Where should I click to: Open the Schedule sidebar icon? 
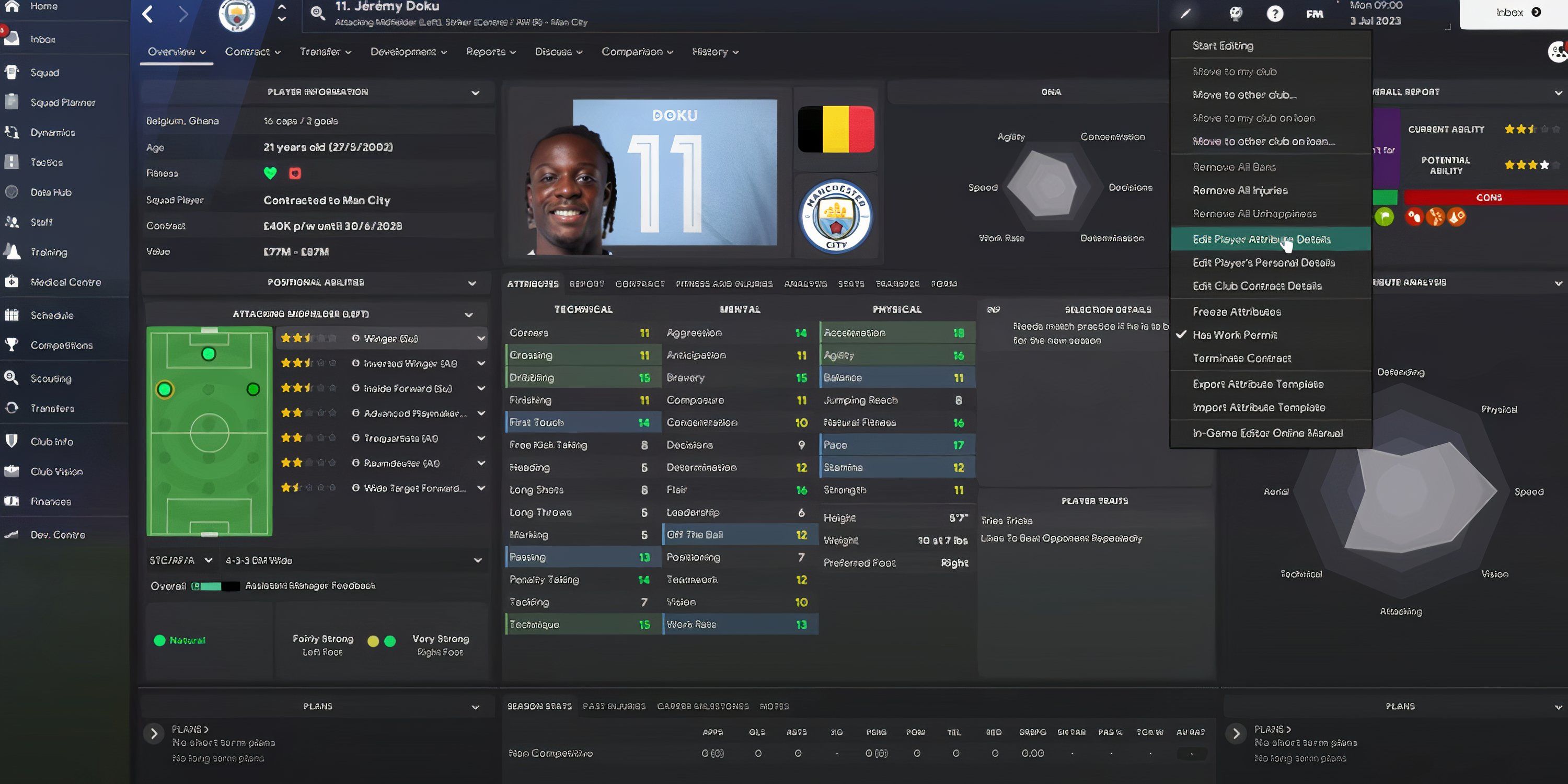(51, 315)
